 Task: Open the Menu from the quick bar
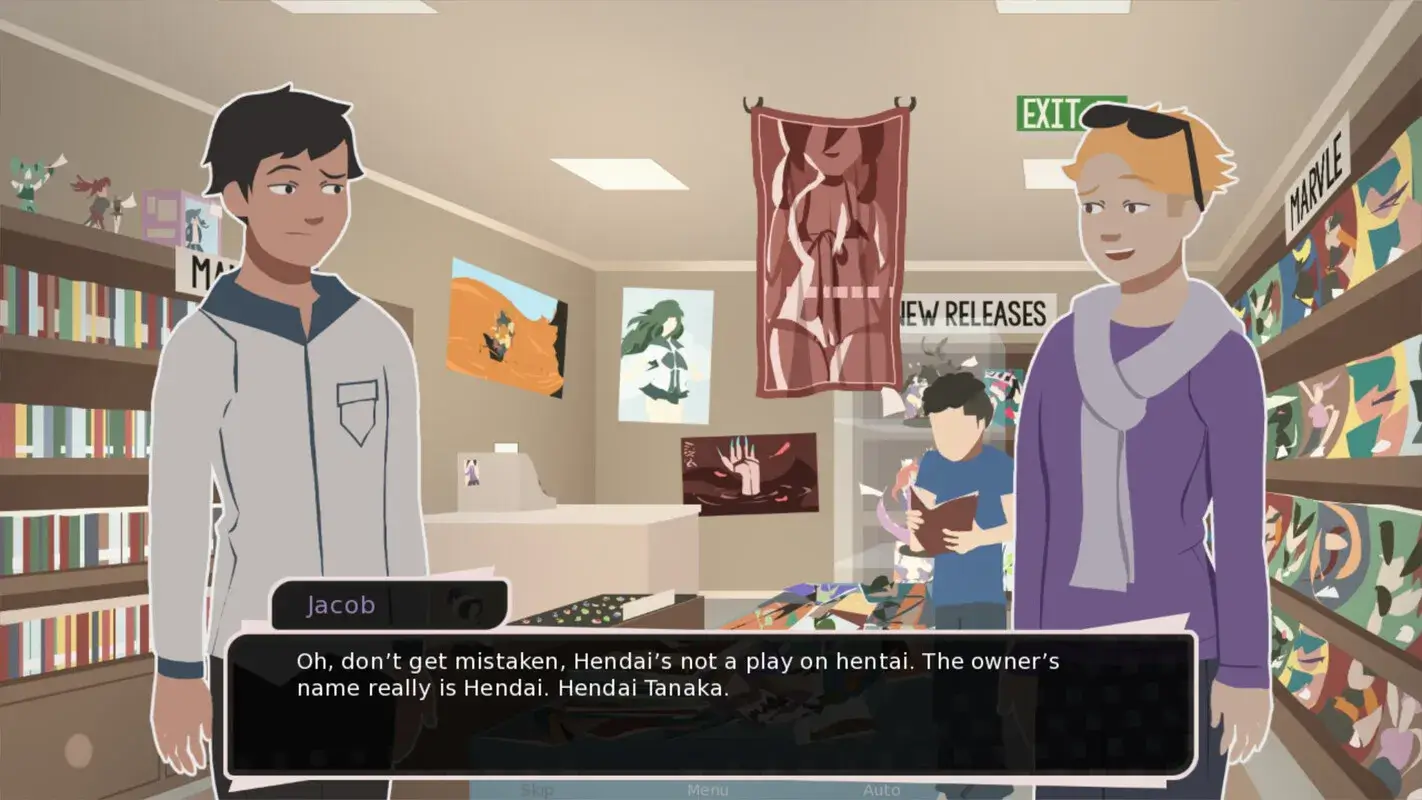click(x=708, y=789)
